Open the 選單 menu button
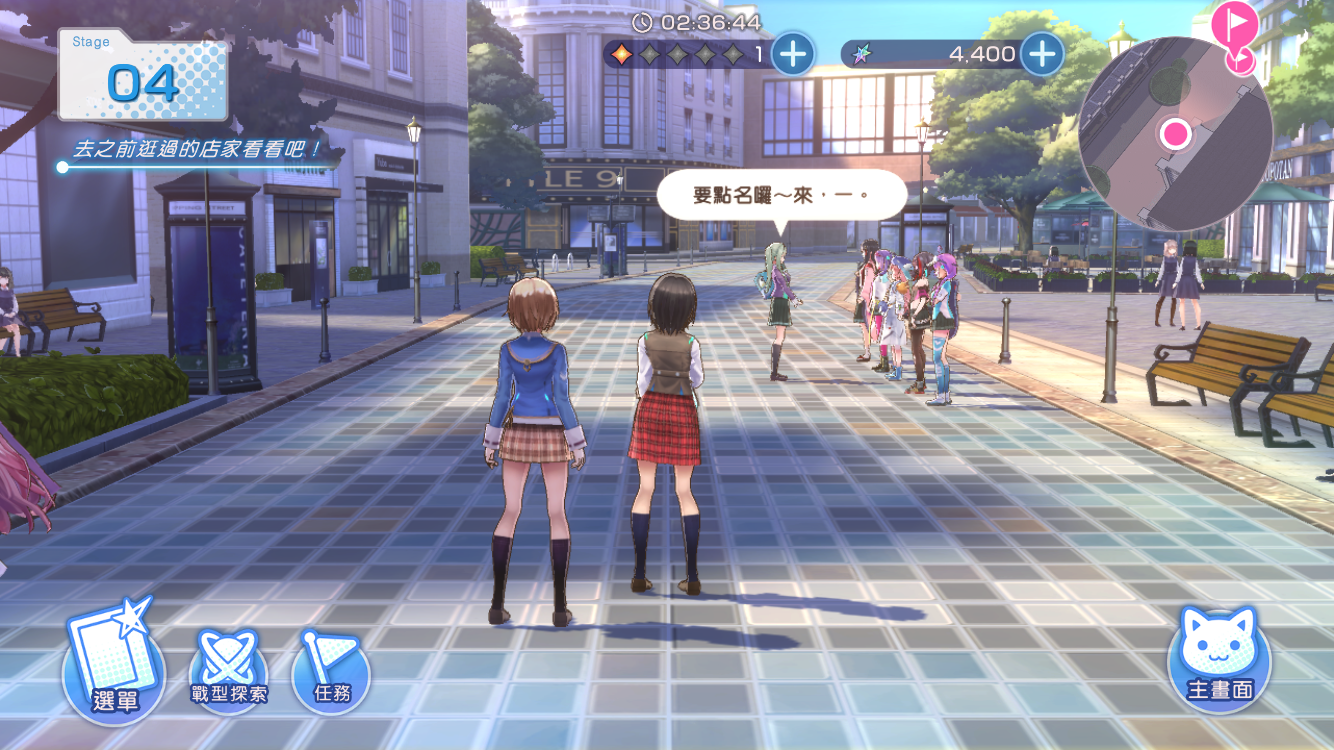Viewport: 1334px width, 750px height. [x=114, y=665]
